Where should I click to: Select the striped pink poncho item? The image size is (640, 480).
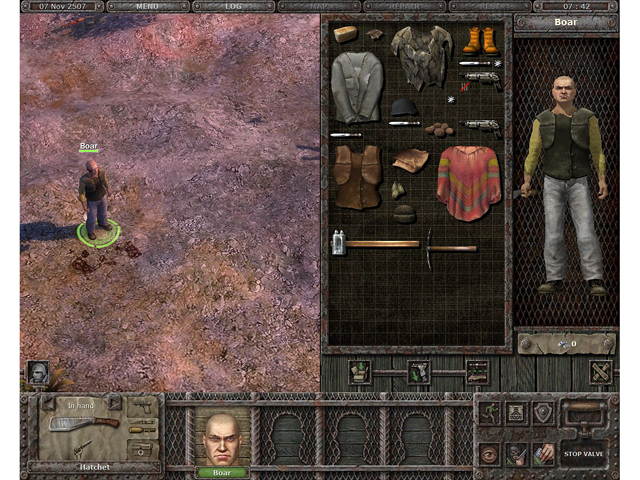pos(469,182)
